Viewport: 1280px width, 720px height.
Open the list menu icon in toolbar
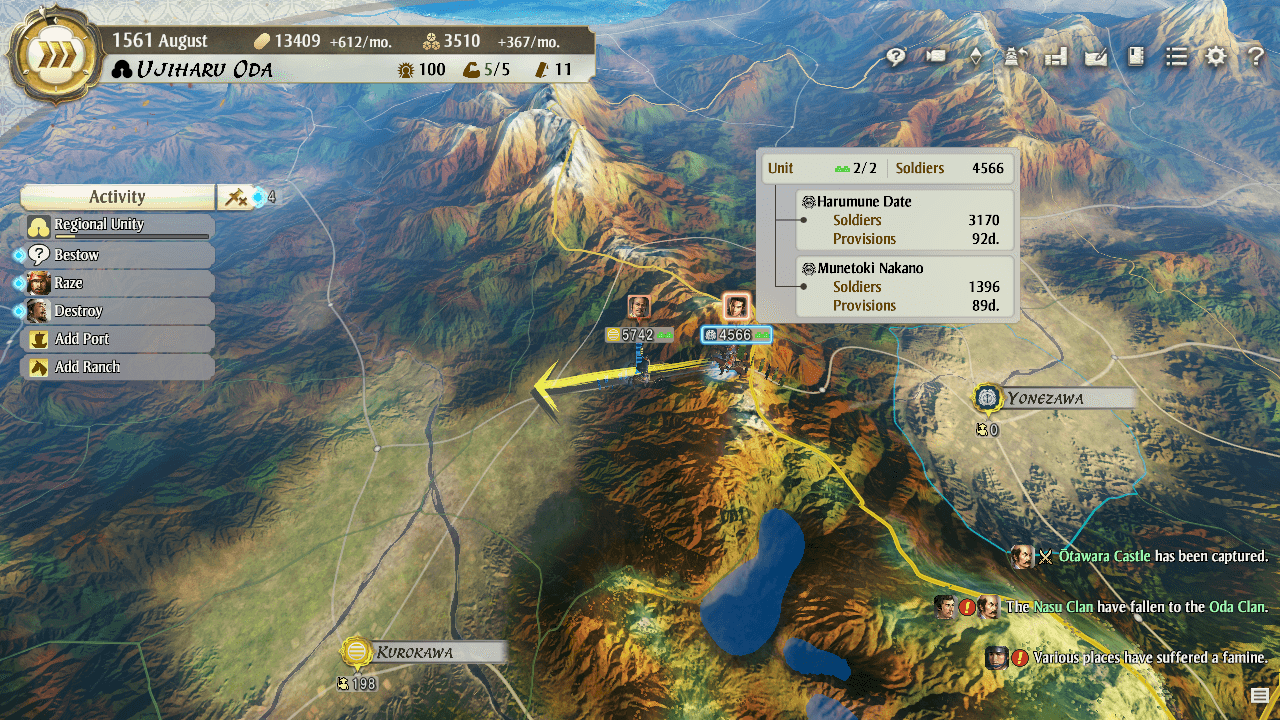[1176, 57]
